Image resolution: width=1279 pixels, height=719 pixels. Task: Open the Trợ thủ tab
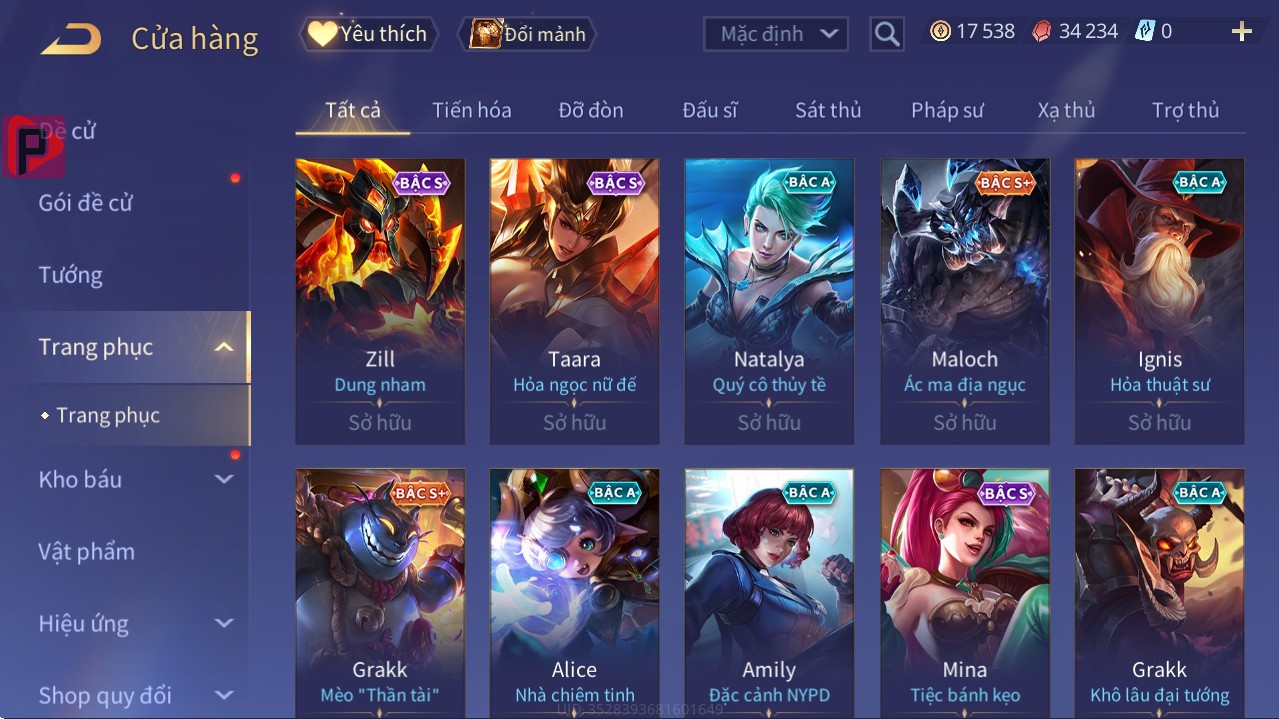[1185, 110]
